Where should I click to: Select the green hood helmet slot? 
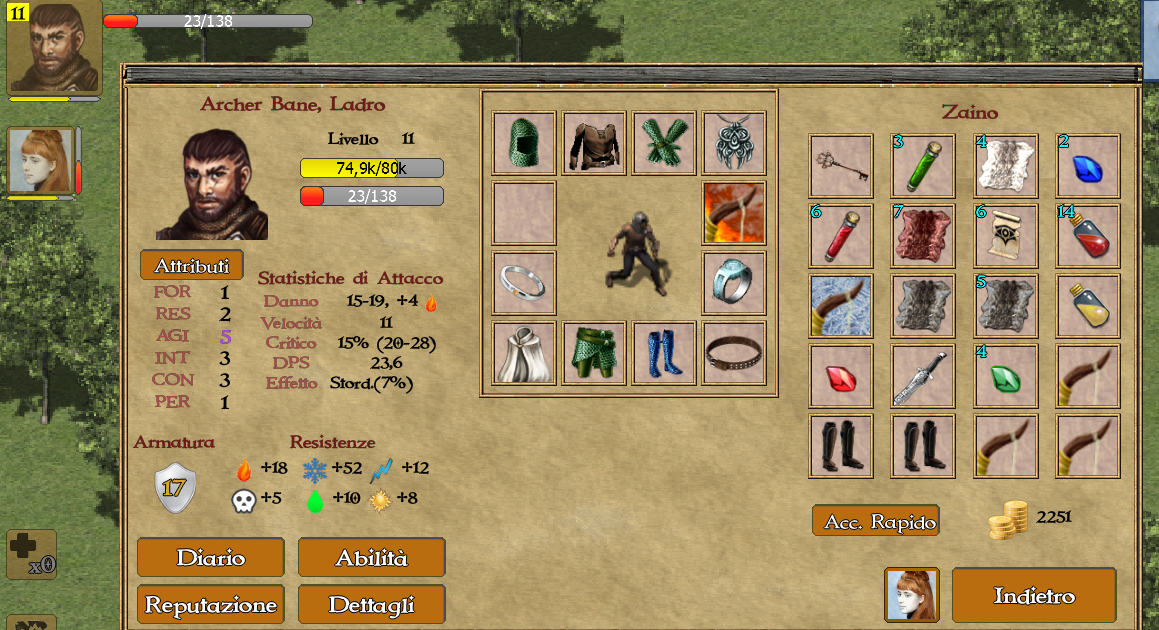coord(524,144)
